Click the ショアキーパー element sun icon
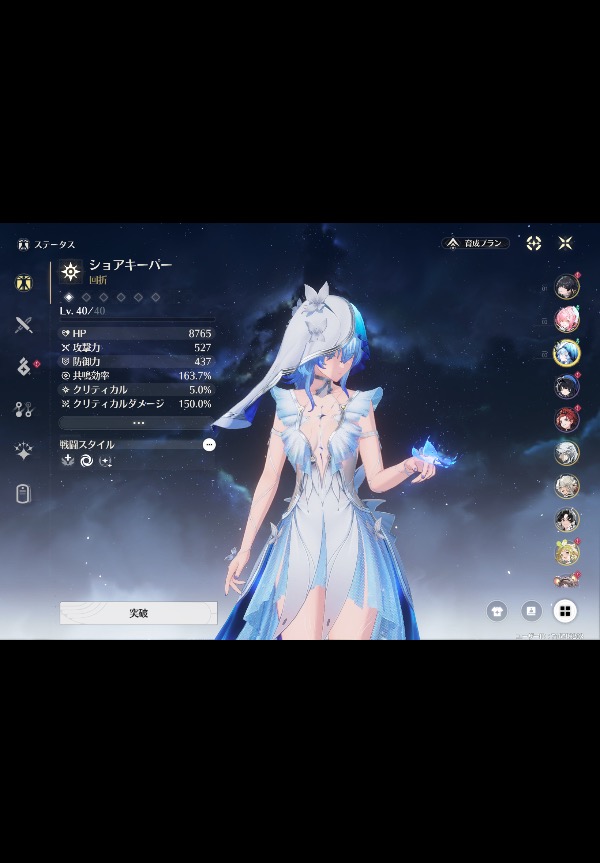The height and width of the screenshot is (863, 600). [71, 271]
